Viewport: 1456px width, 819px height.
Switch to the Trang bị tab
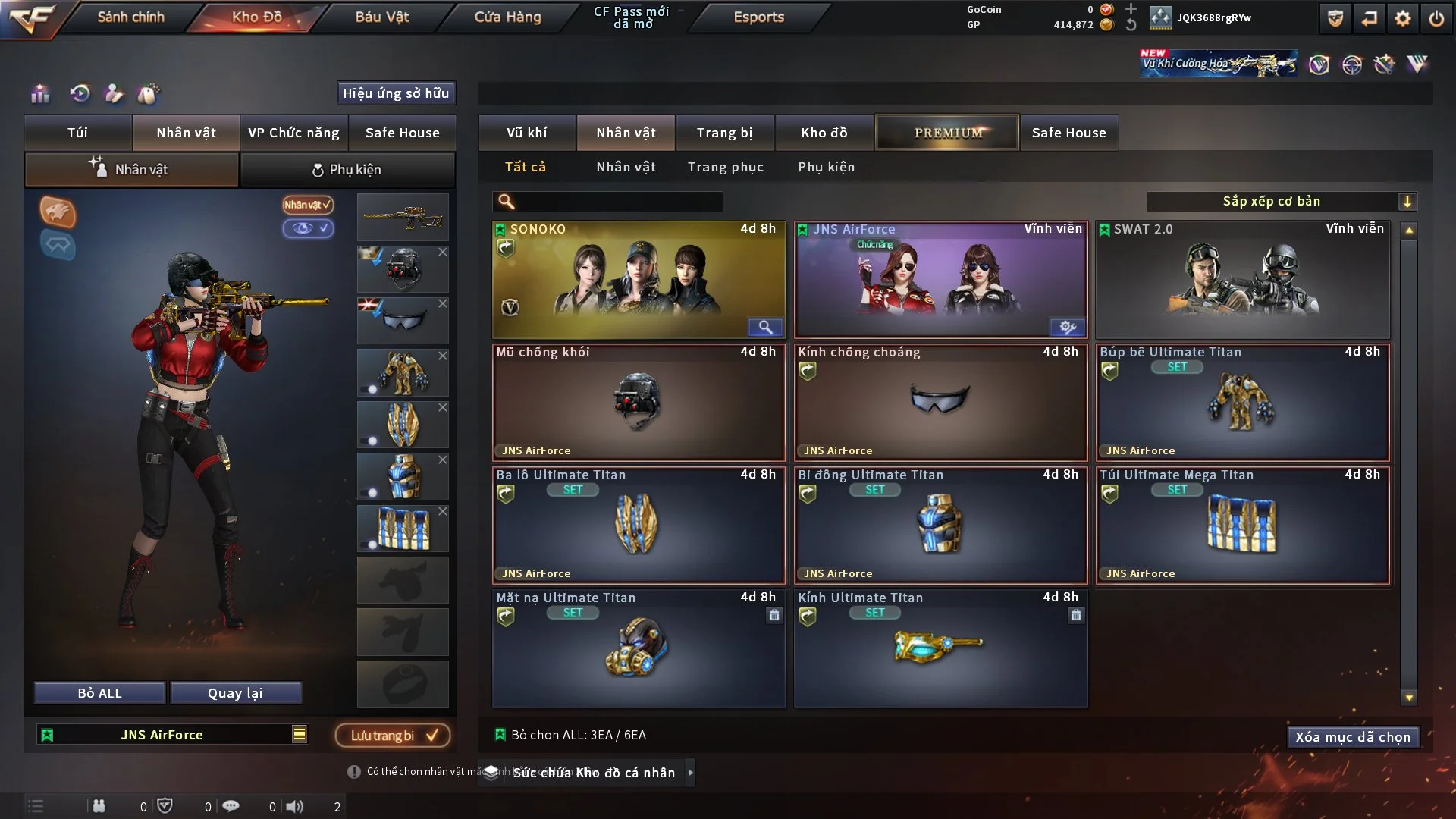point(724,133)
